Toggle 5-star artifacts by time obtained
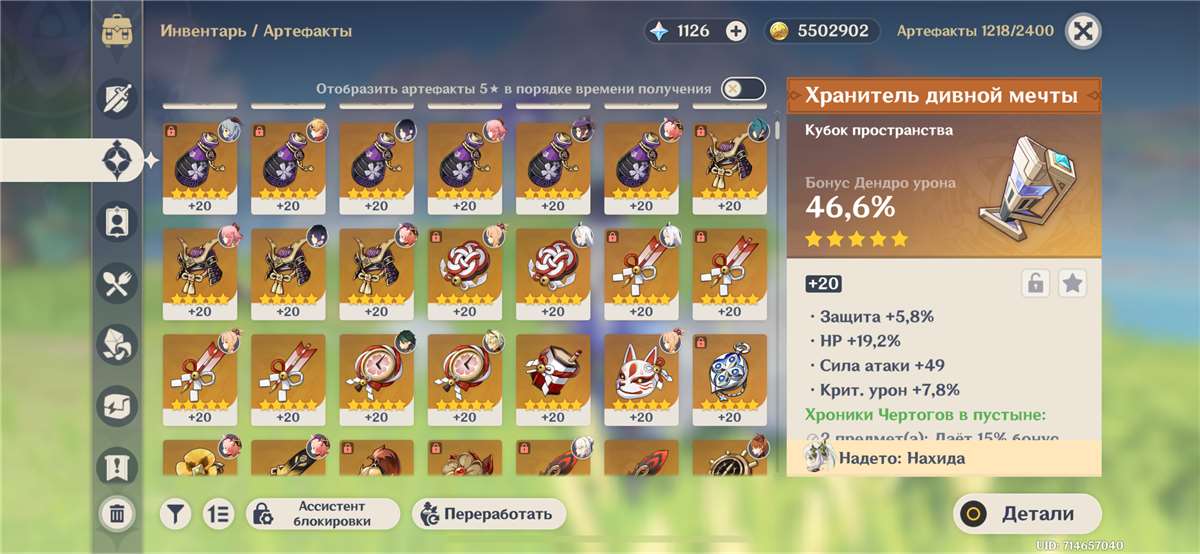The image size is (1200, 554). 743,89
